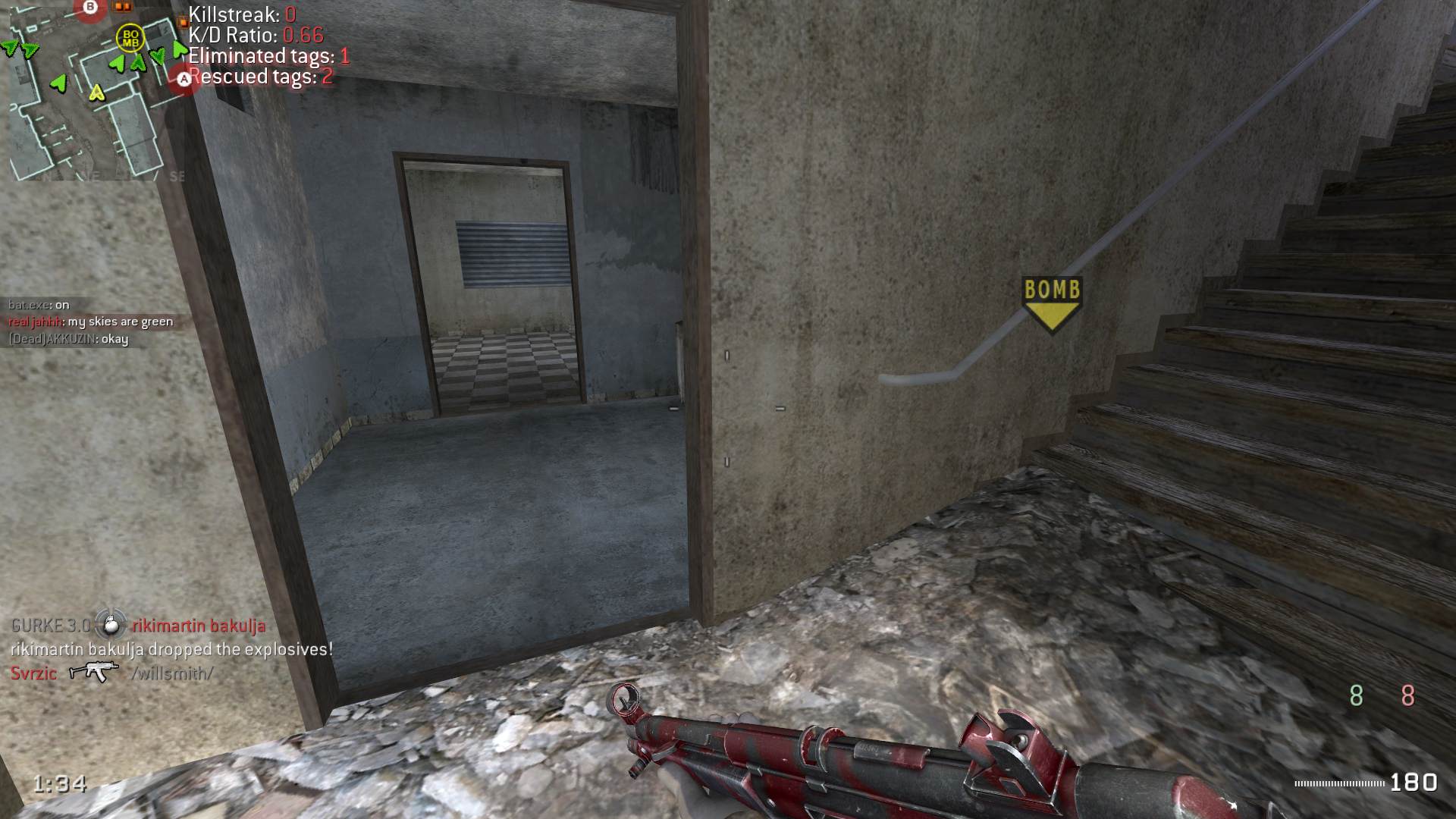Image resolution: width=1456 pixels, height=819 pixels.
Task: Select the yellow BOMB marker on the radar
Action: pyautogui.click(x=130, y=37)
